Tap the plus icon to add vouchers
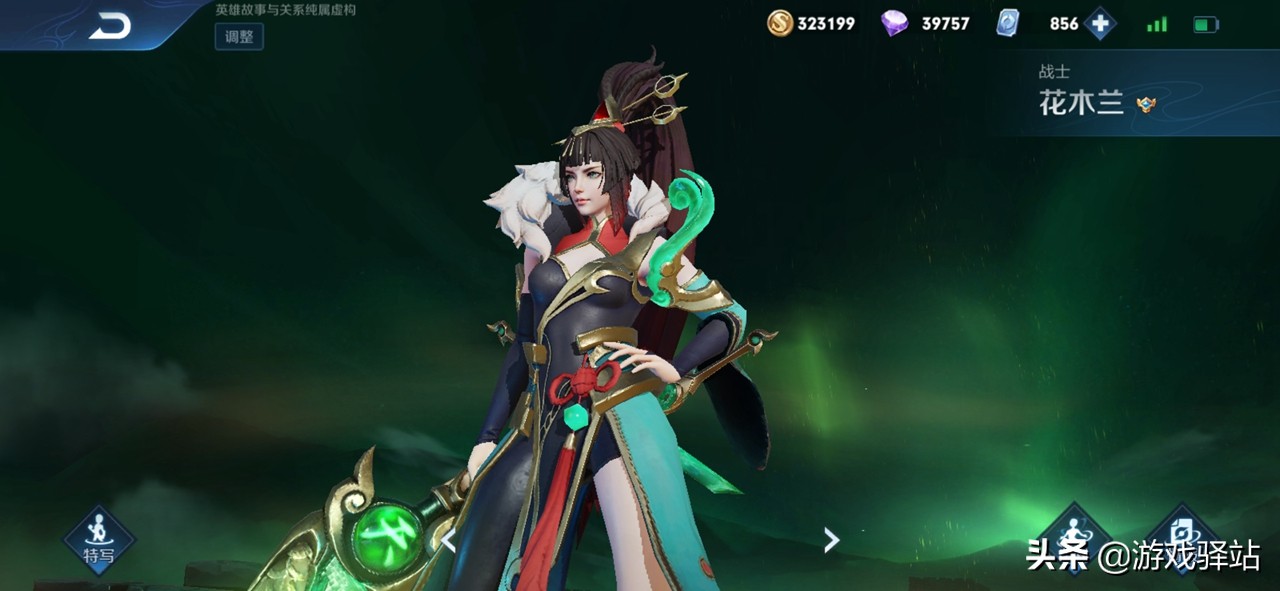Screen dimensions: 1280x591 (1100, 23)
